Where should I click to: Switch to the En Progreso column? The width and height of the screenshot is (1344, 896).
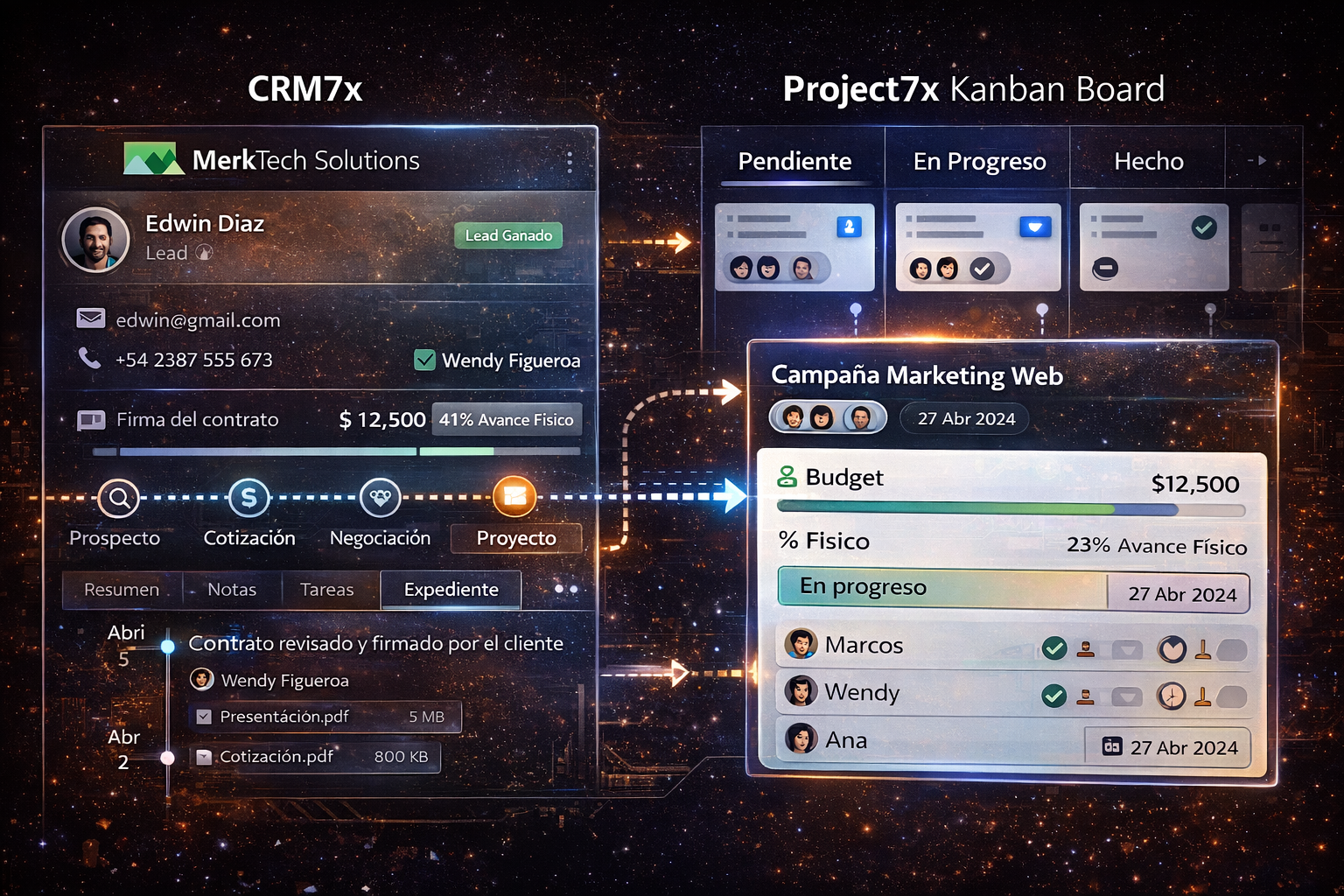coord(979,161)
